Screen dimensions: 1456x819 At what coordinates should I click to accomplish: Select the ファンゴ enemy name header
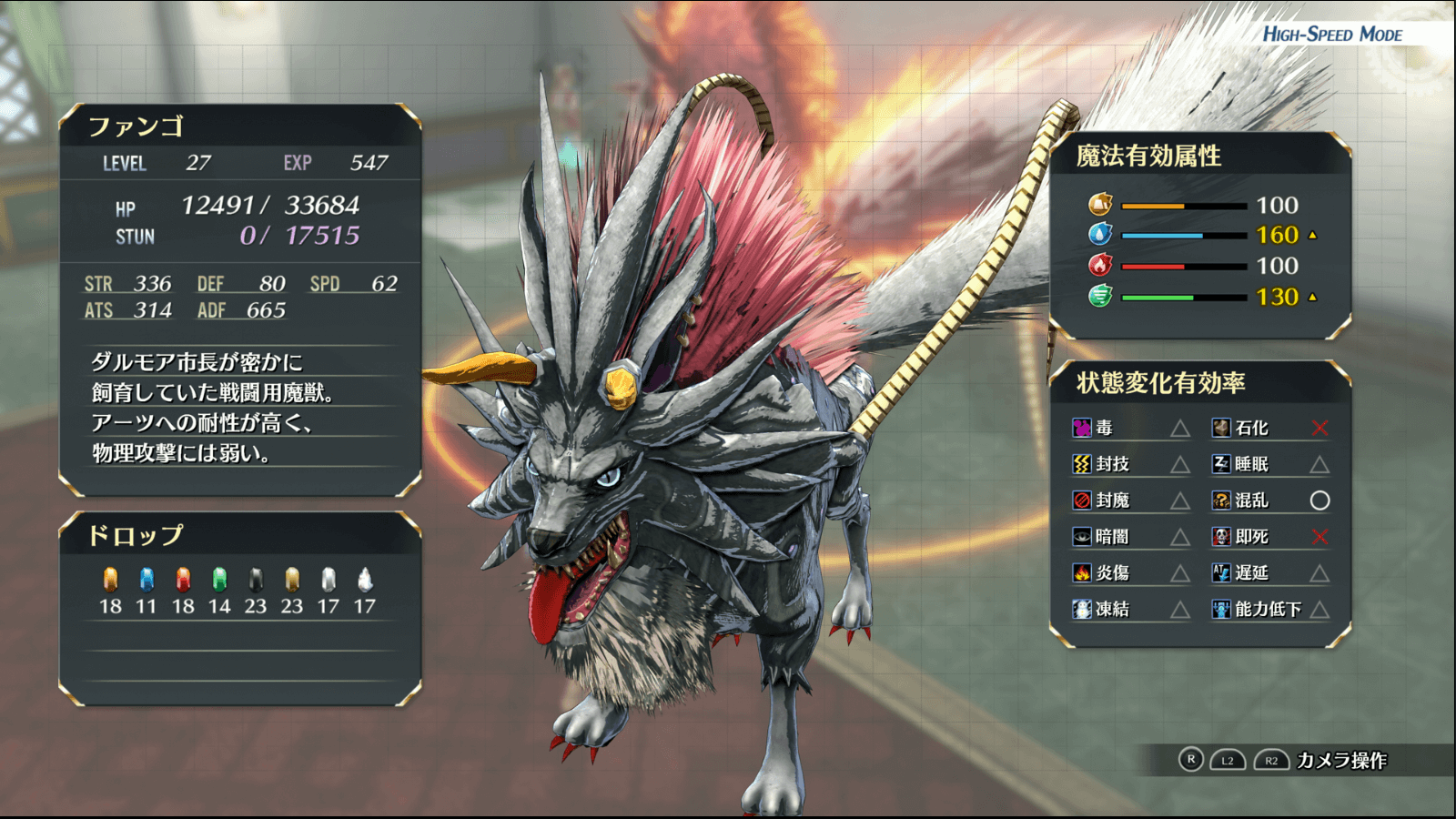(136, 126)
